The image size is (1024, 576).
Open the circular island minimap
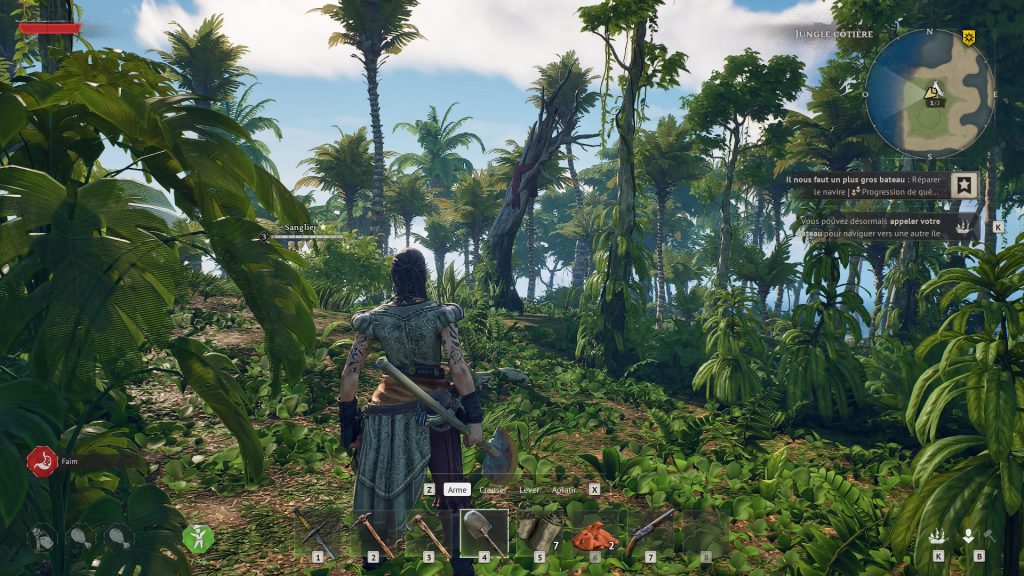point(929,93)
